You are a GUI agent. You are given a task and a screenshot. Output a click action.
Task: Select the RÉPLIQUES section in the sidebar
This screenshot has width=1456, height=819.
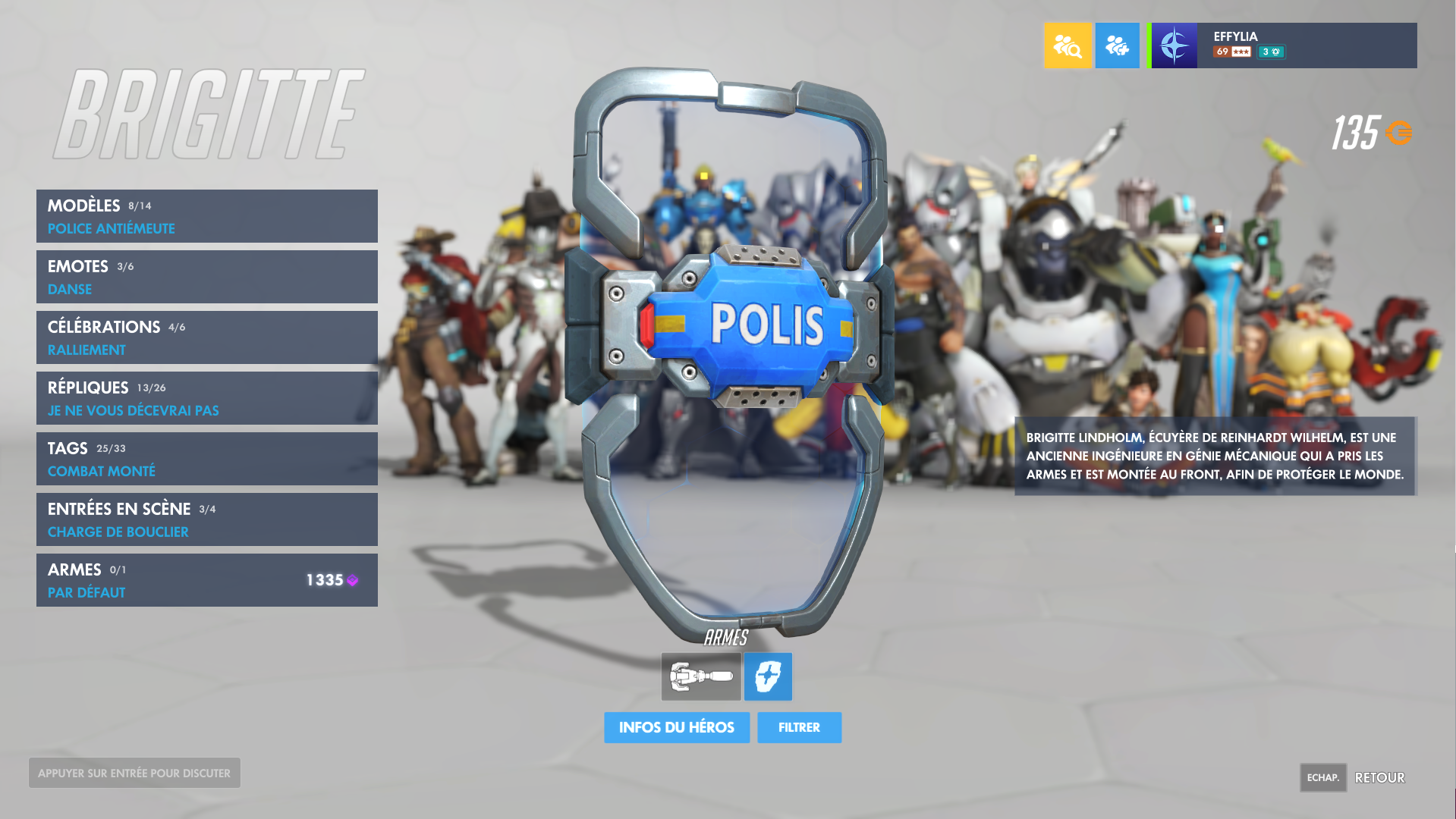coord(206,398)
